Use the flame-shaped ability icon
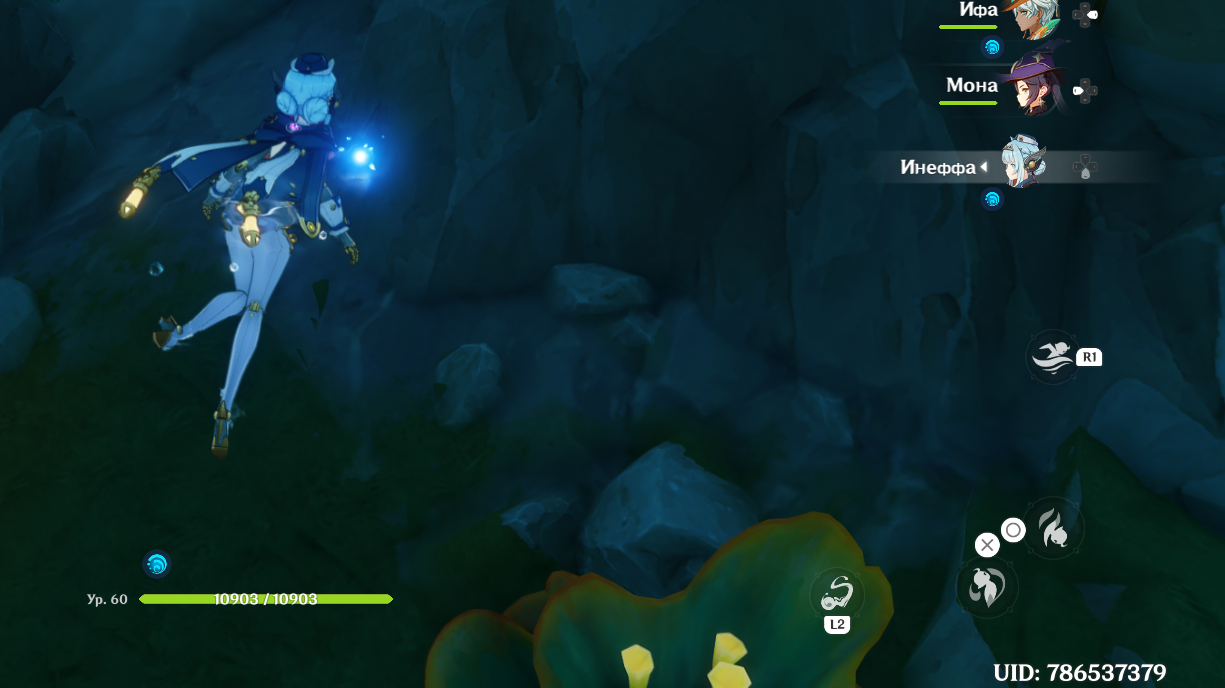Image resolution: width=1225 pixels, height=688 pixels. (1053, 527)
